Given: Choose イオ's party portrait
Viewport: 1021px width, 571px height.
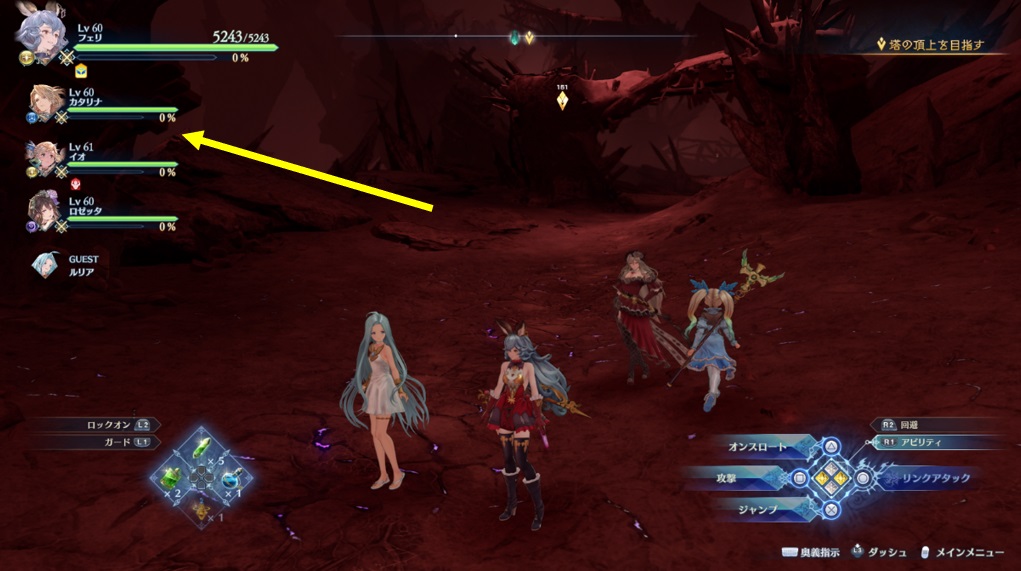Looking at the screenshot, I should click(x=47, y=157).
